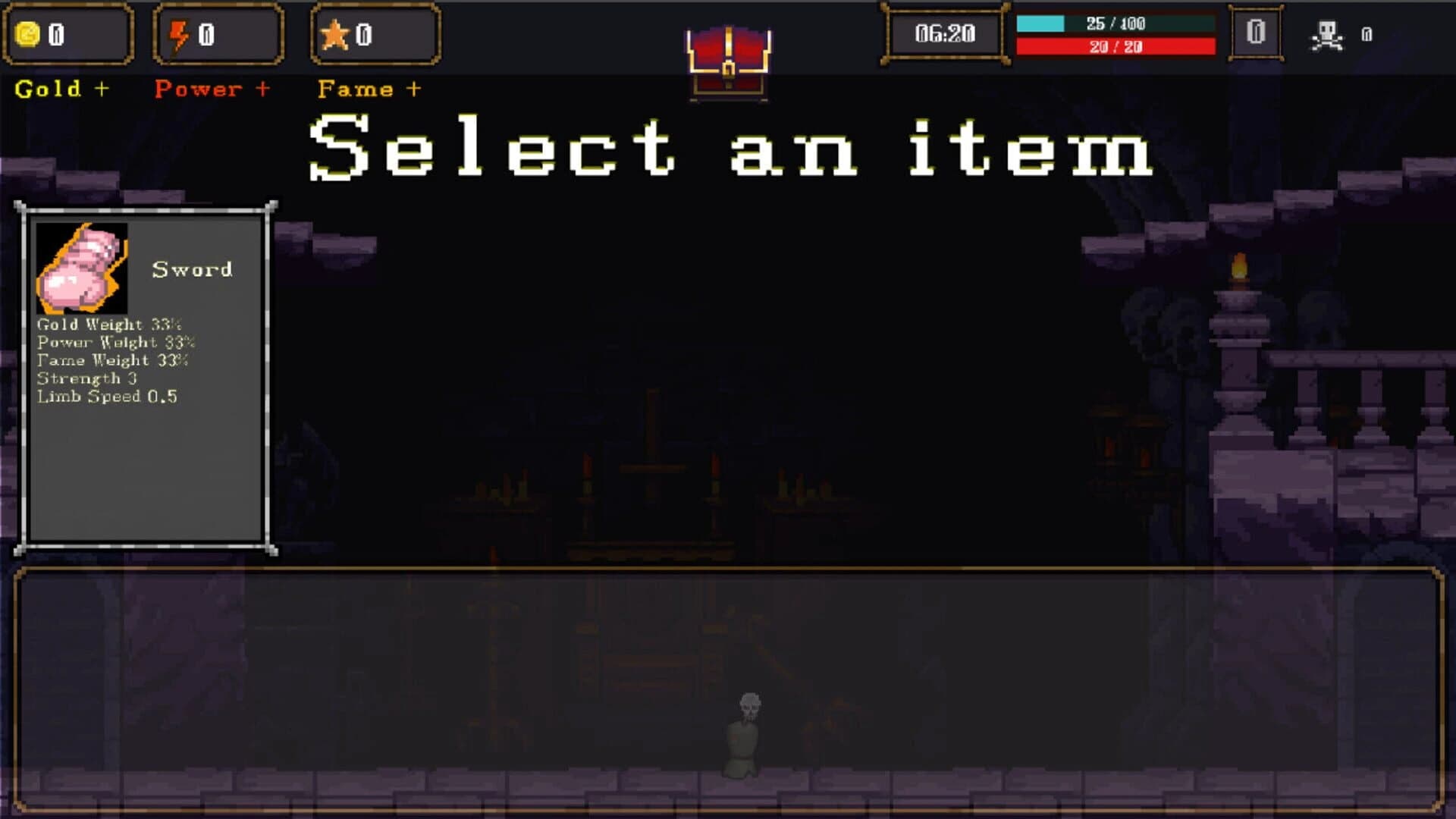Image resolution: width=1456 pixels, height=819 pixels.
Task: Toggle the Fame + reward option
Action: [371, 89]
